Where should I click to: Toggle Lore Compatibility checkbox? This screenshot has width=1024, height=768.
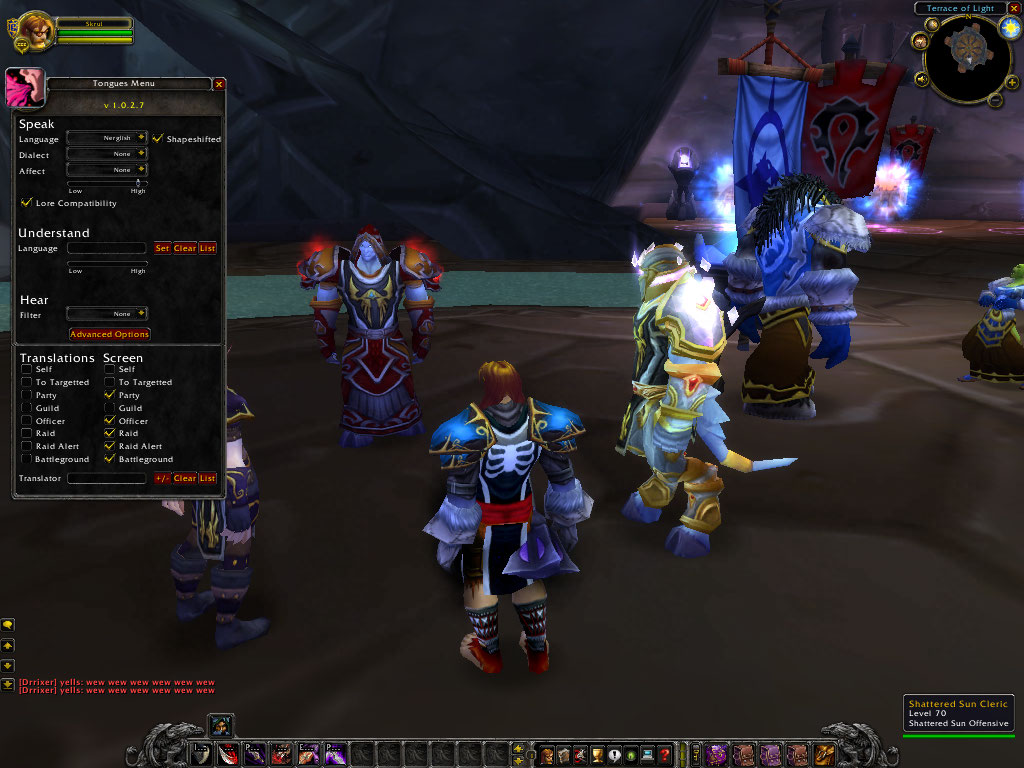pyautogui.click(x=26, y=203)
